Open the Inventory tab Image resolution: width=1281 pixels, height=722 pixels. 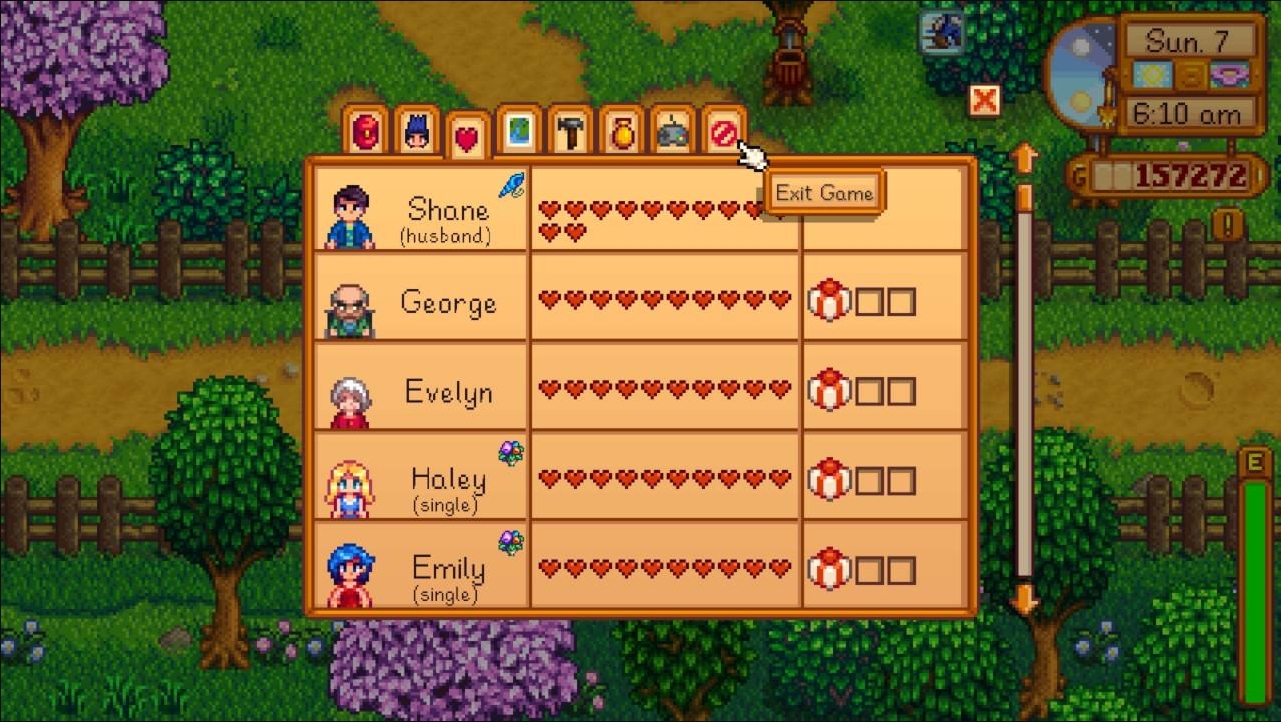pos(365,130)
